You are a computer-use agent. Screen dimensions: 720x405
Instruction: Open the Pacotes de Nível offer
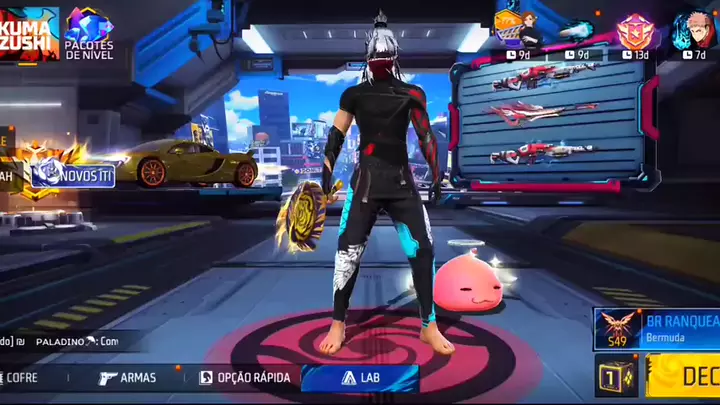tap(89, 32)
